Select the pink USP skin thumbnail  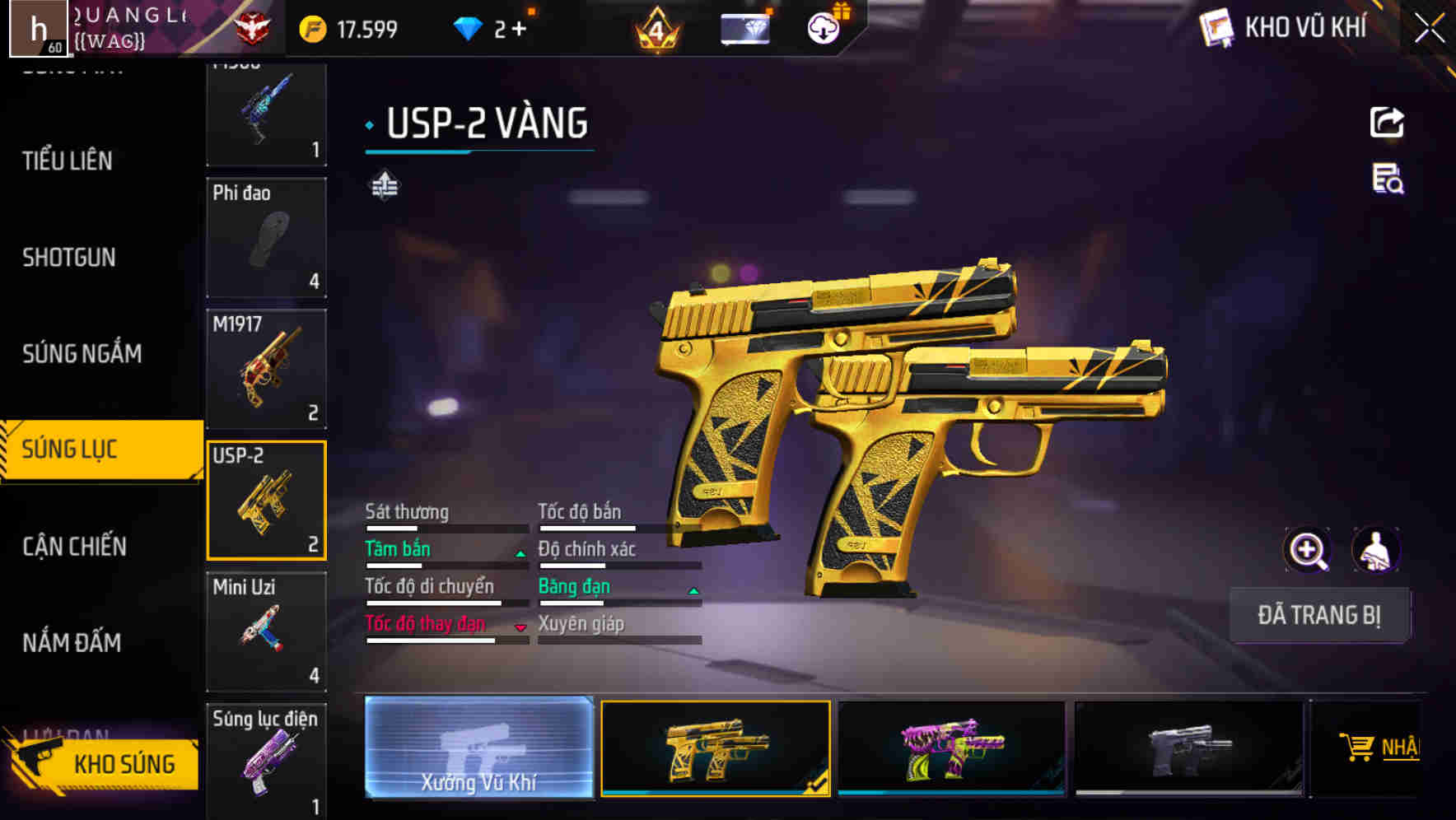click(953, 749)
